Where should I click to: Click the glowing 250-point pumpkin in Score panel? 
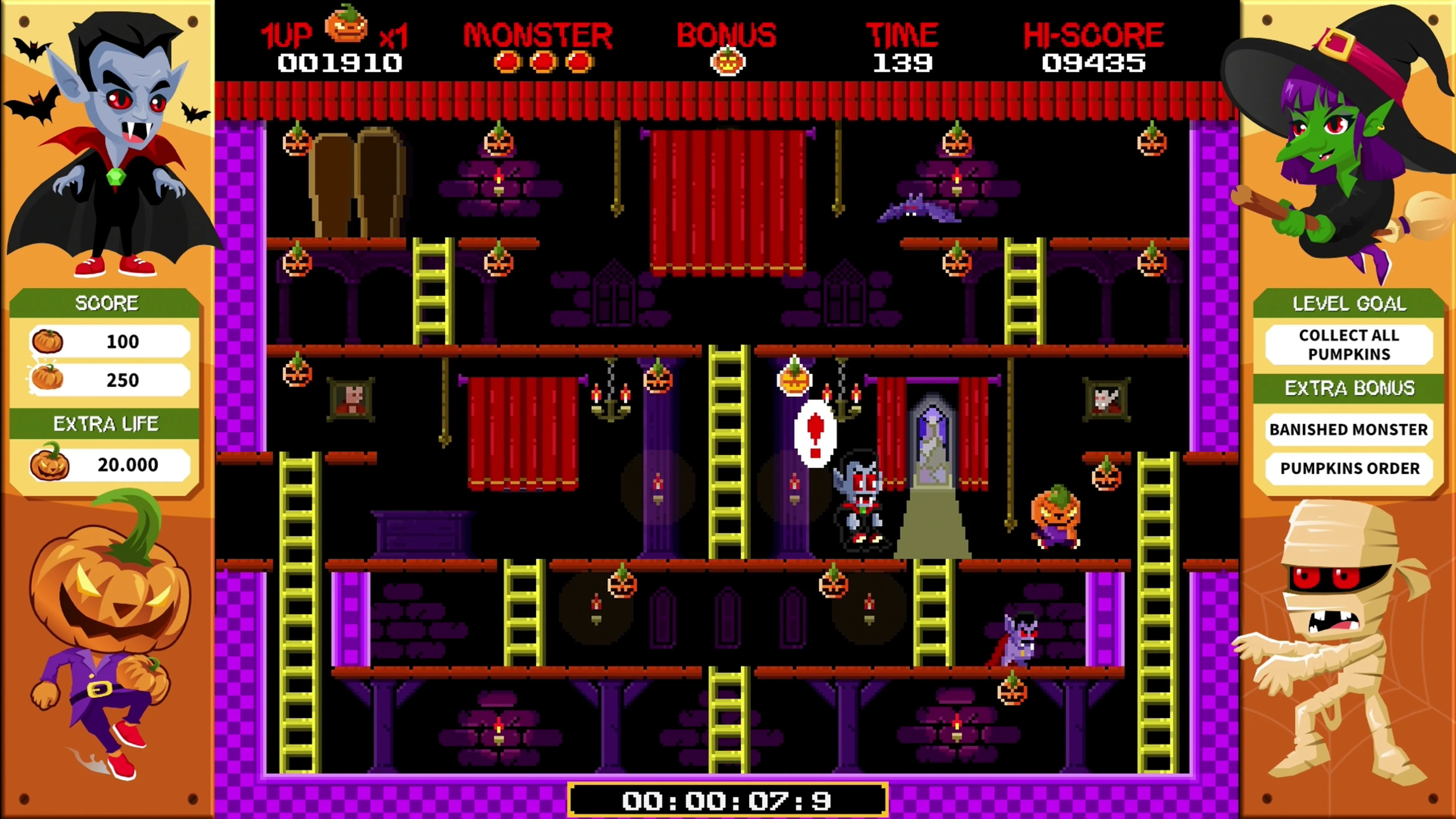(x=48, y=378)
